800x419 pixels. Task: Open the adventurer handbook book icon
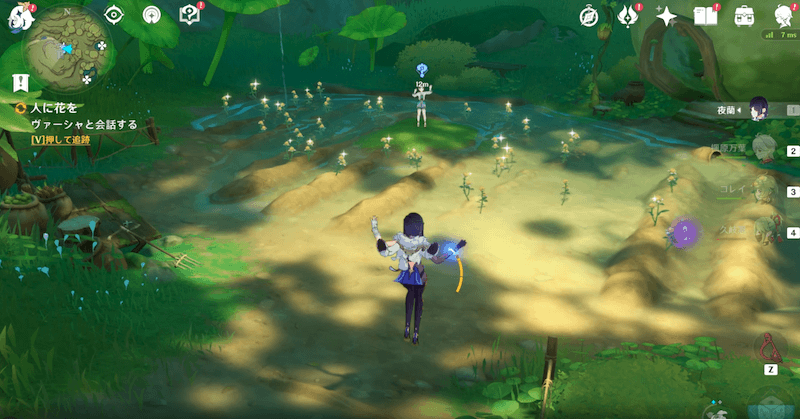(706, 15)
